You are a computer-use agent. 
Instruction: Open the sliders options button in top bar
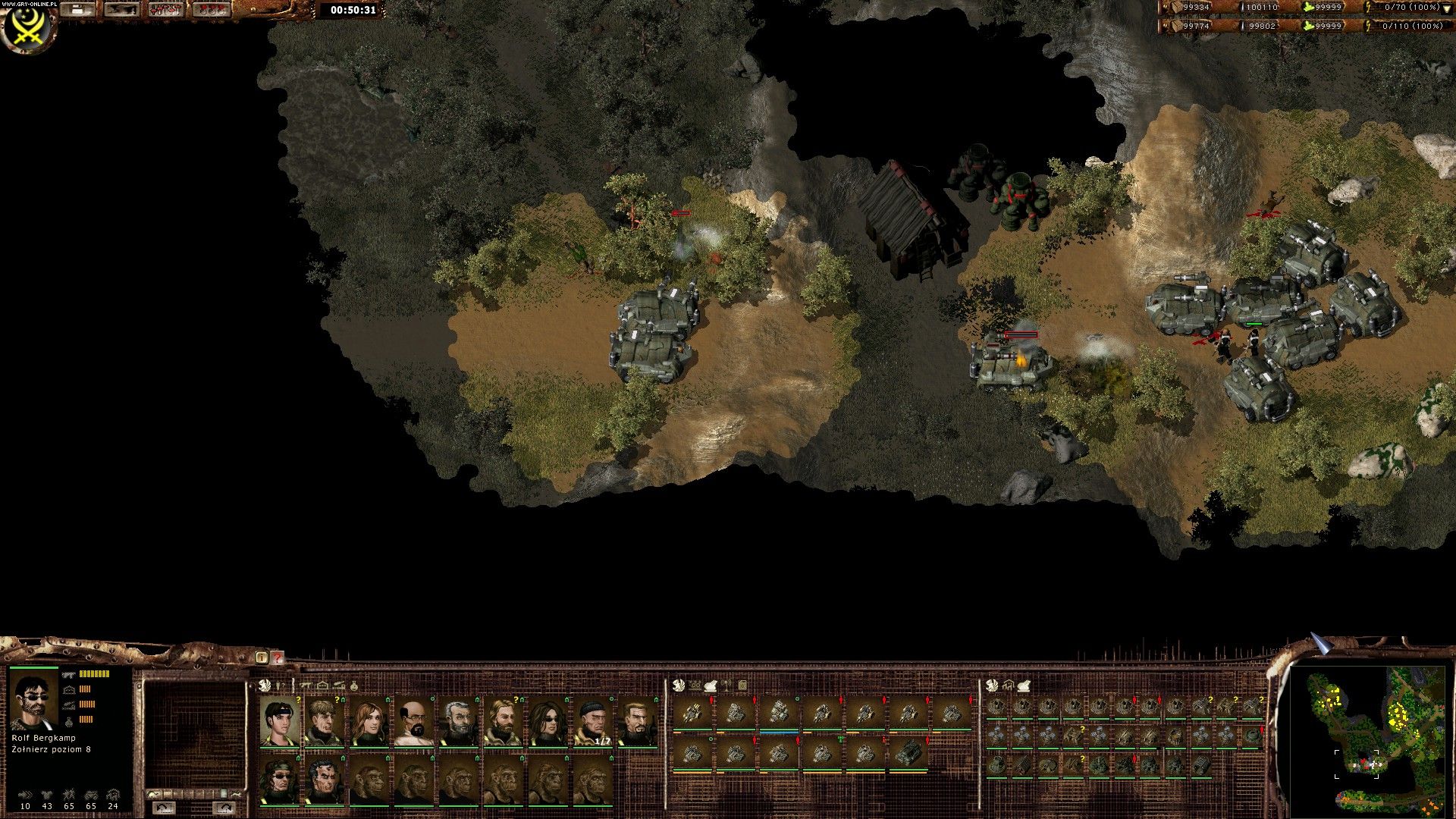[x=121, y=10]
